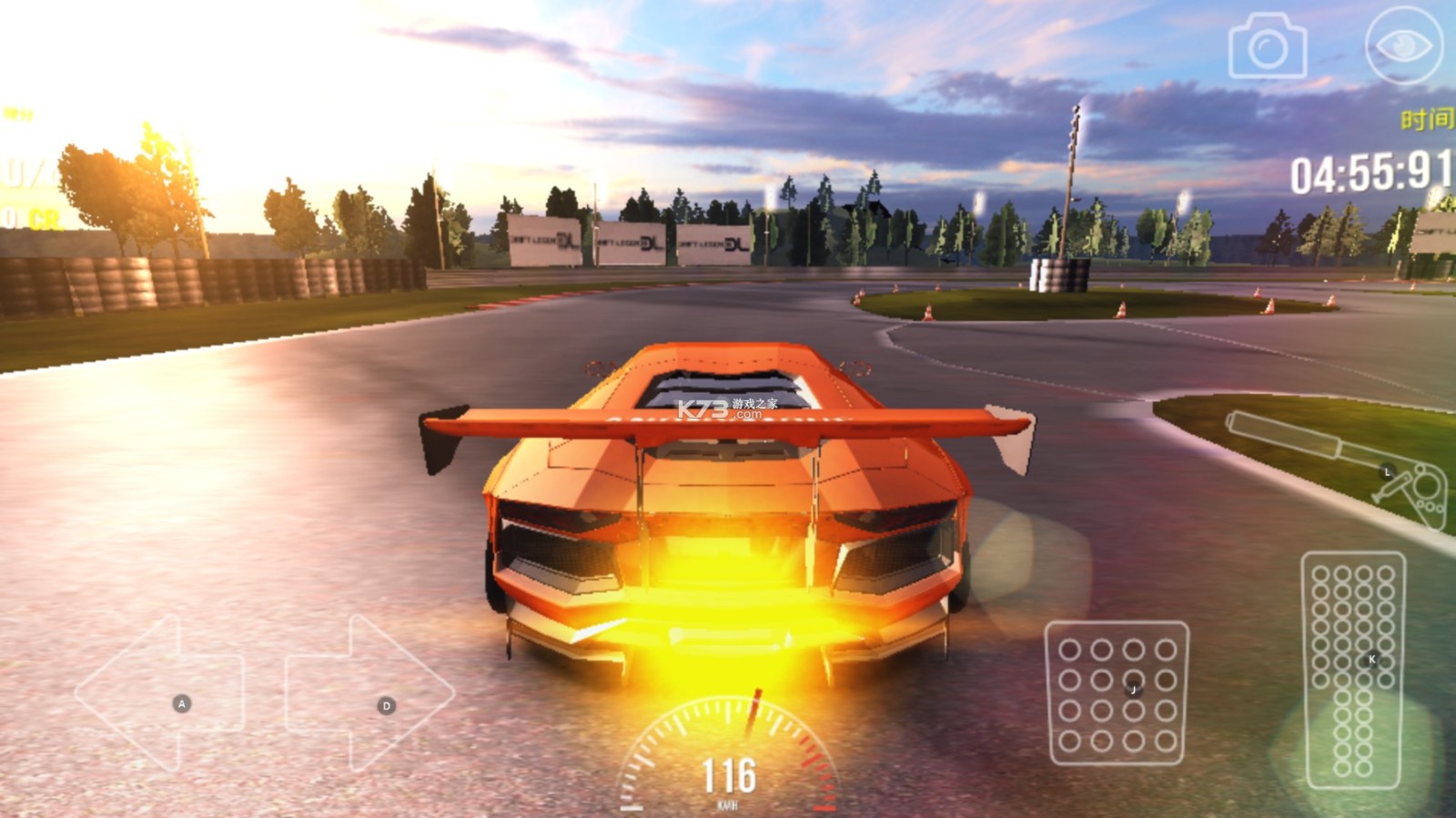Hit the brake pedal

pyautogui.click(x=1117, y=692)
